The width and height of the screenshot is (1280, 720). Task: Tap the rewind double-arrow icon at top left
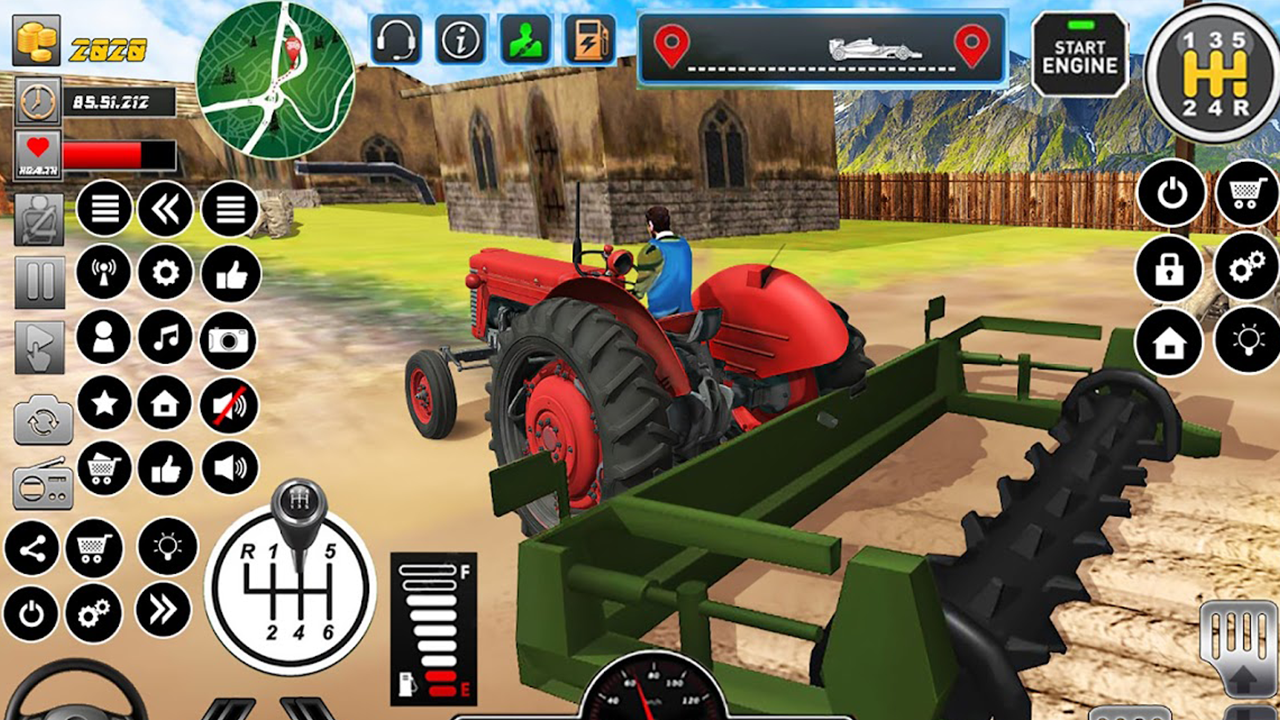coord(166,209)
